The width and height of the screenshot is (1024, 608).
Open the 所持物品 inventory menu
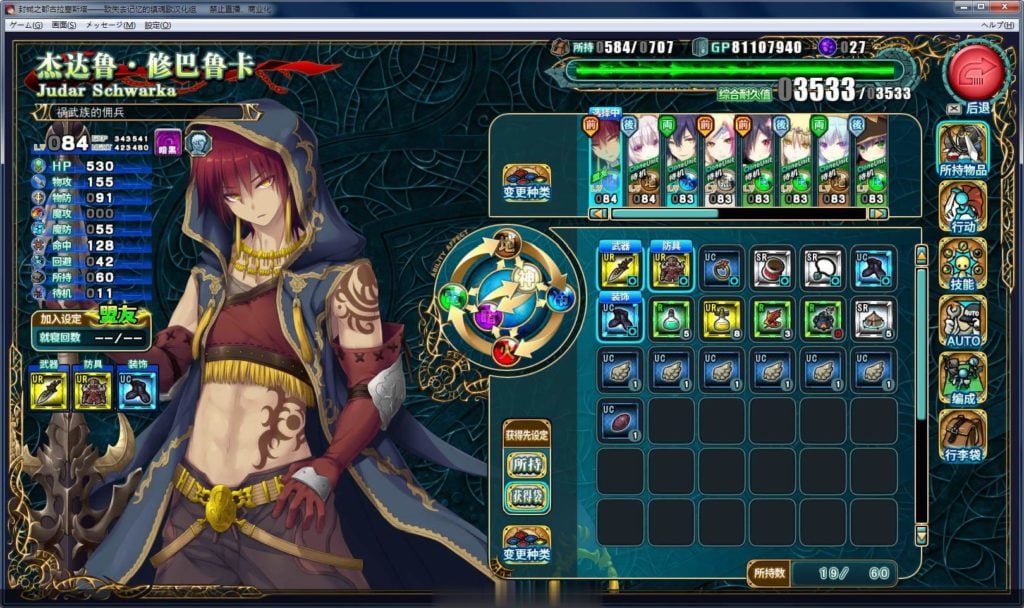coord(962,150)
